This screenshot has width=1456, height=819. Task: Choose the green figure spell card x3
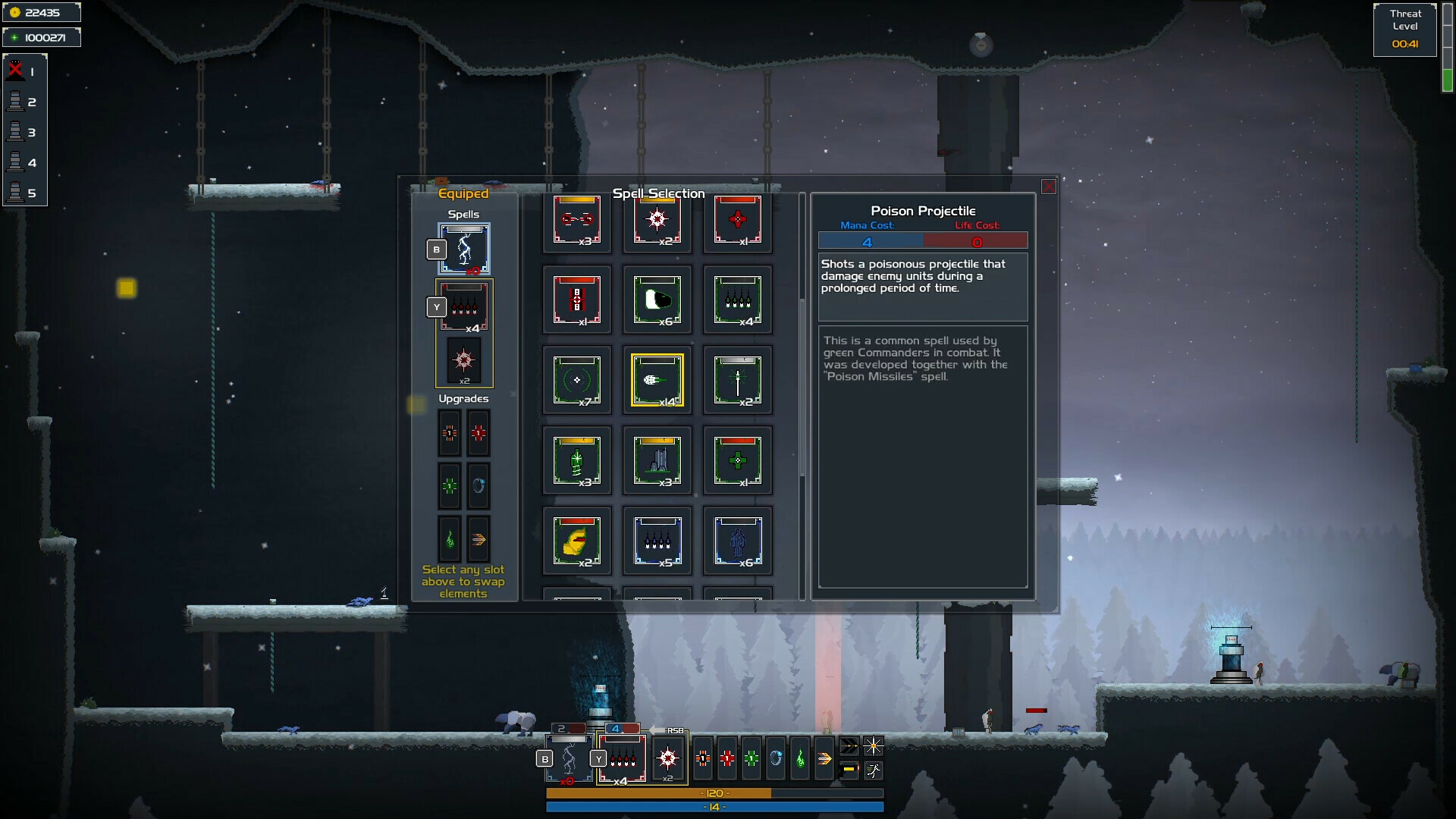576,460
